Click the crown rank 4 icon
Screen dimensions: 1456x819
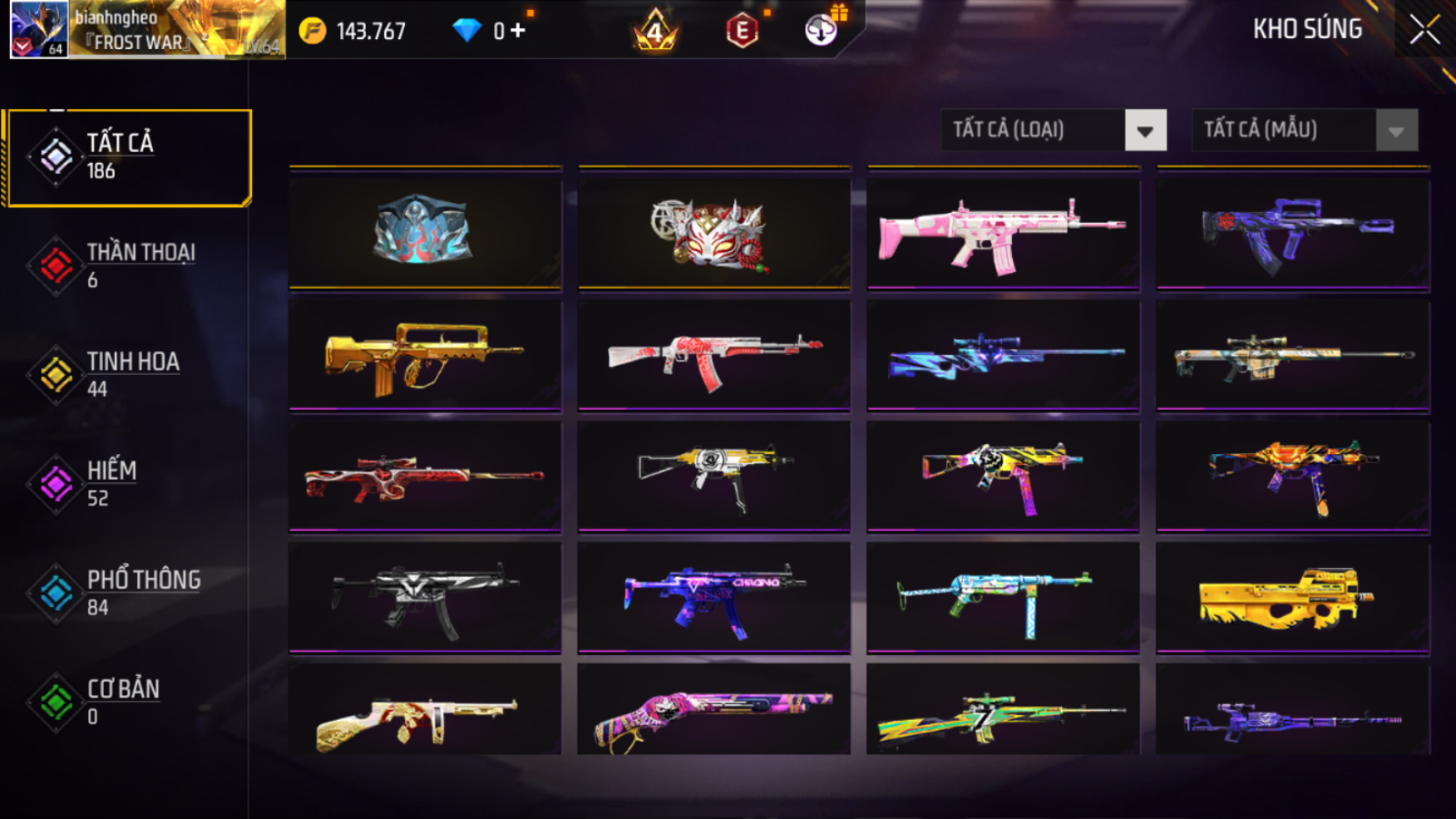click(655, 32)
